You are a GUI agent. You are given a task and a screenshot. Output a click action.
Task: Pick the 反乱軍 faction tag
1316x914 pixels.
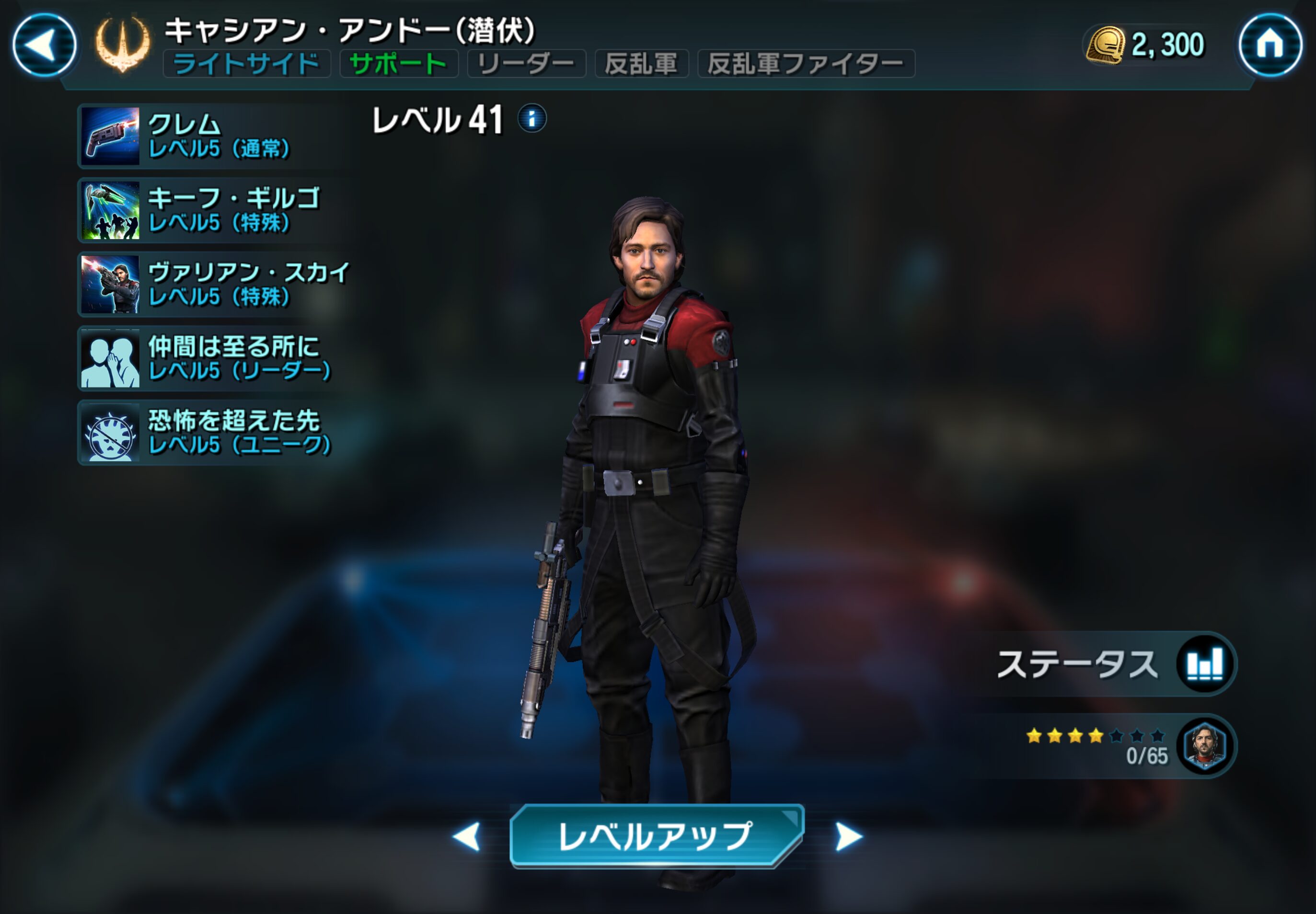pos(641,64)
